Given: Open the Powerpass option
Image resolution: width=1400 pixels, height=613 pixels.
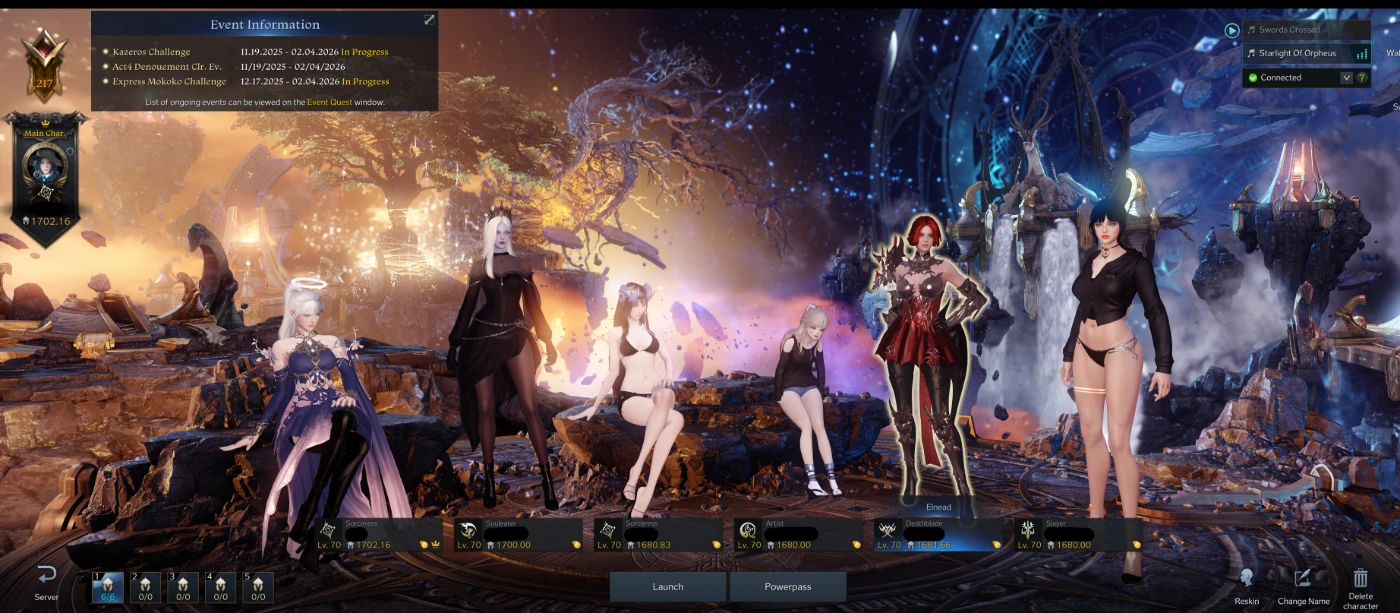Looking at the screenshot, I should pyautogui.click(x=788, y=586).
